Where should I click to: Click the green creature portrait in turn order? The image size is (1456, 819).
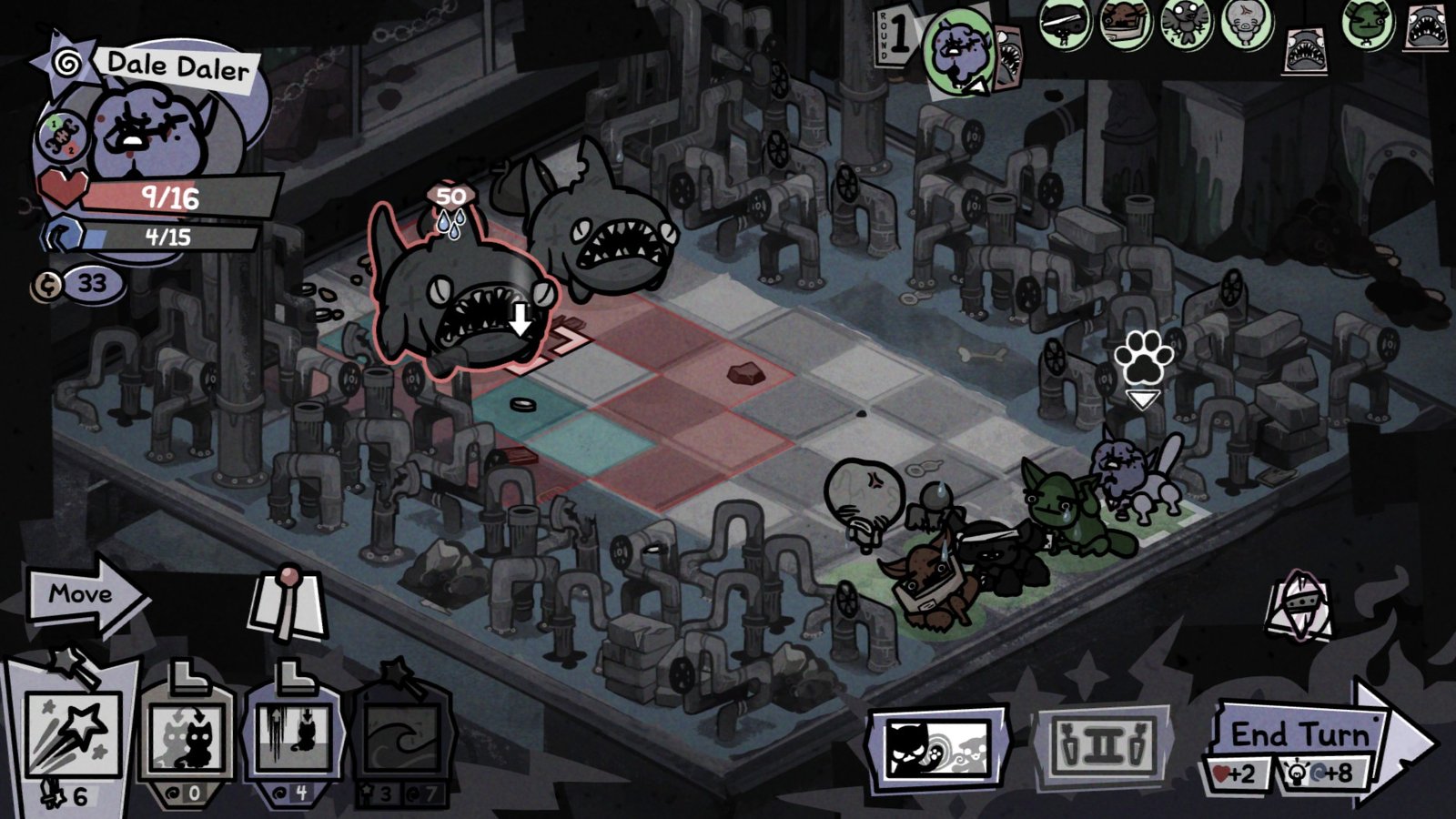(1368, 23)
